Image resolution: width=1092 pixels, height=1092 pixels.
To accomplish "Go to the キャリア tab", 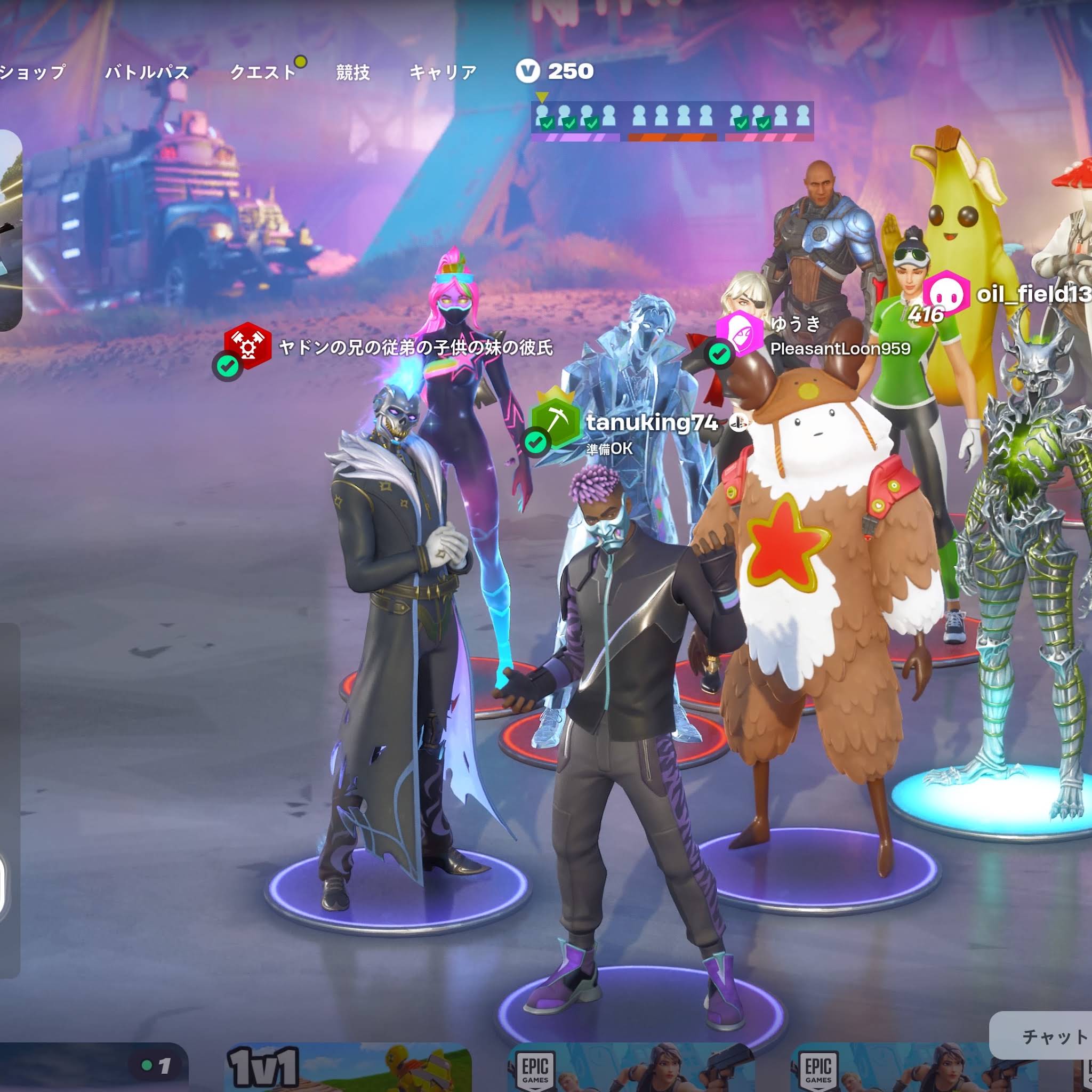I will tap(443, 73).
